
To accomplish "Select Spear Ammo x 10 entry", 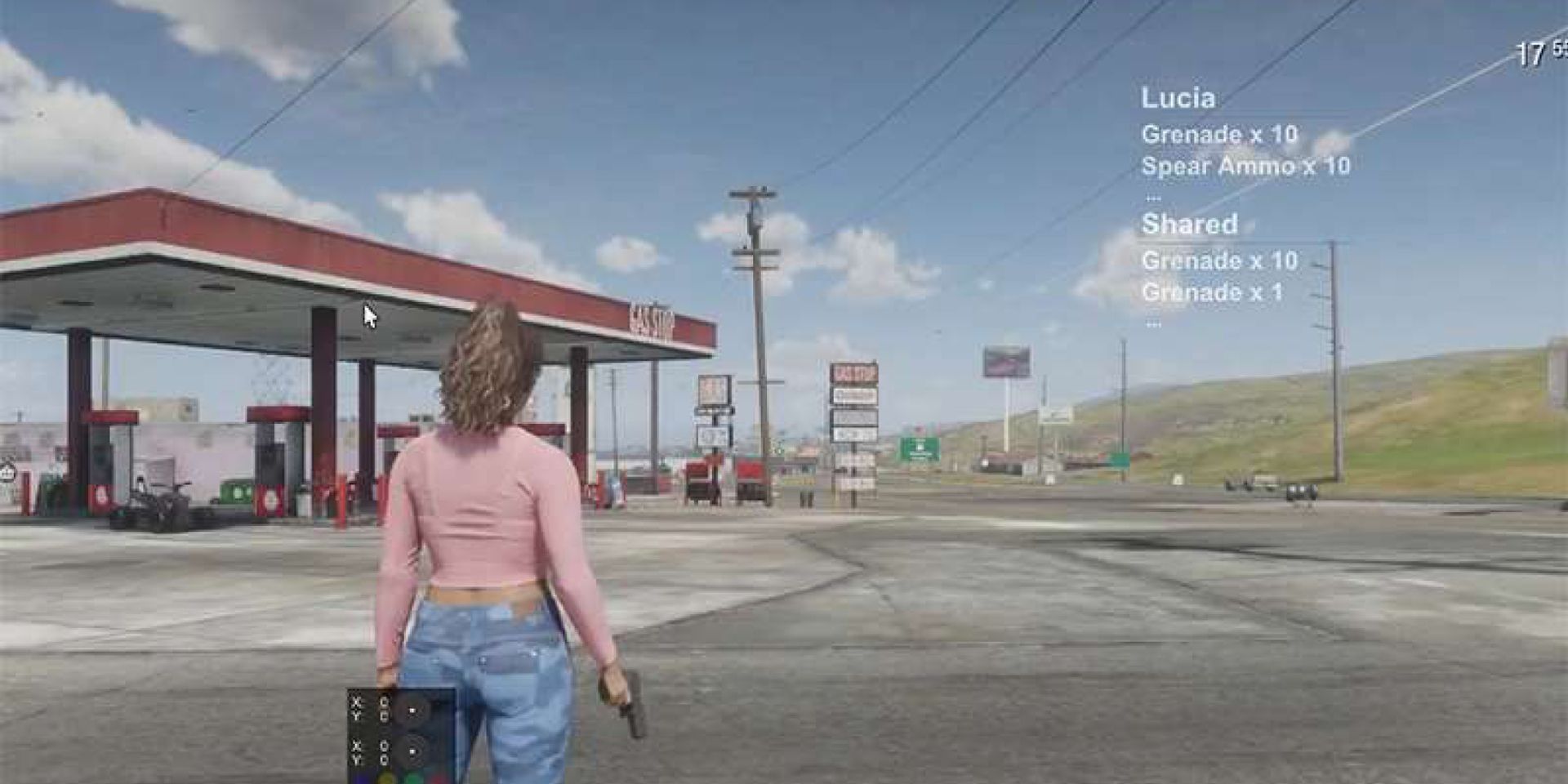I will [x=1245, y=167].
